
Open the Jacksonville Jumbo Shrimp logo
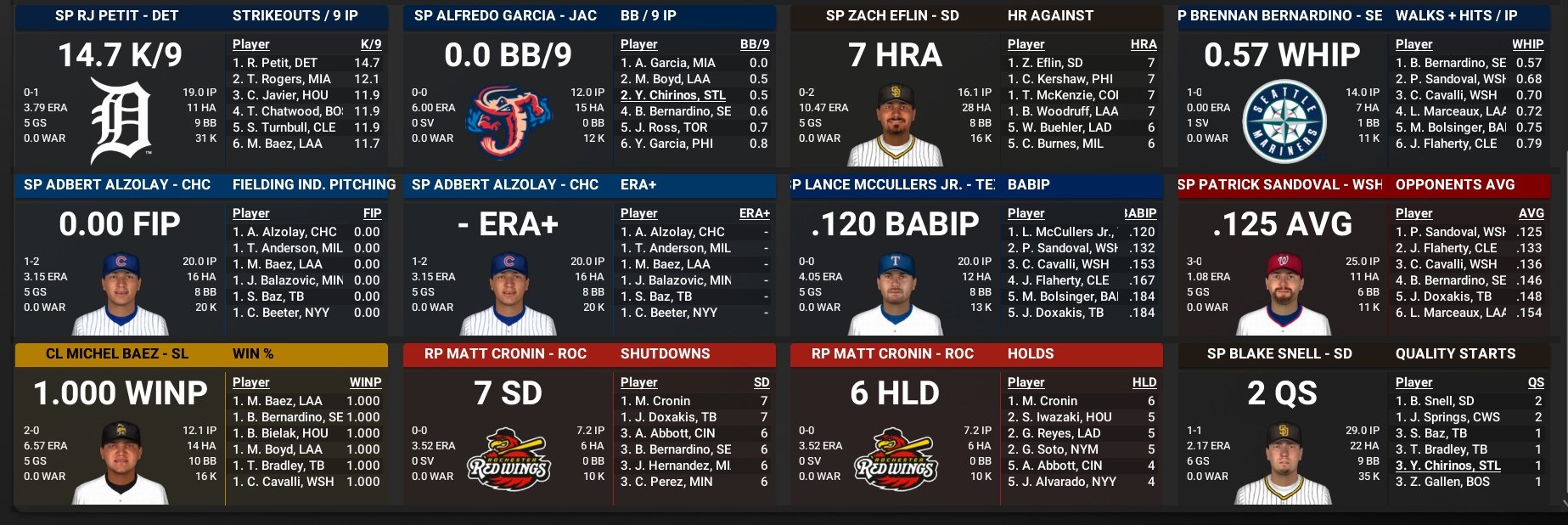click(x=508, y=121)
